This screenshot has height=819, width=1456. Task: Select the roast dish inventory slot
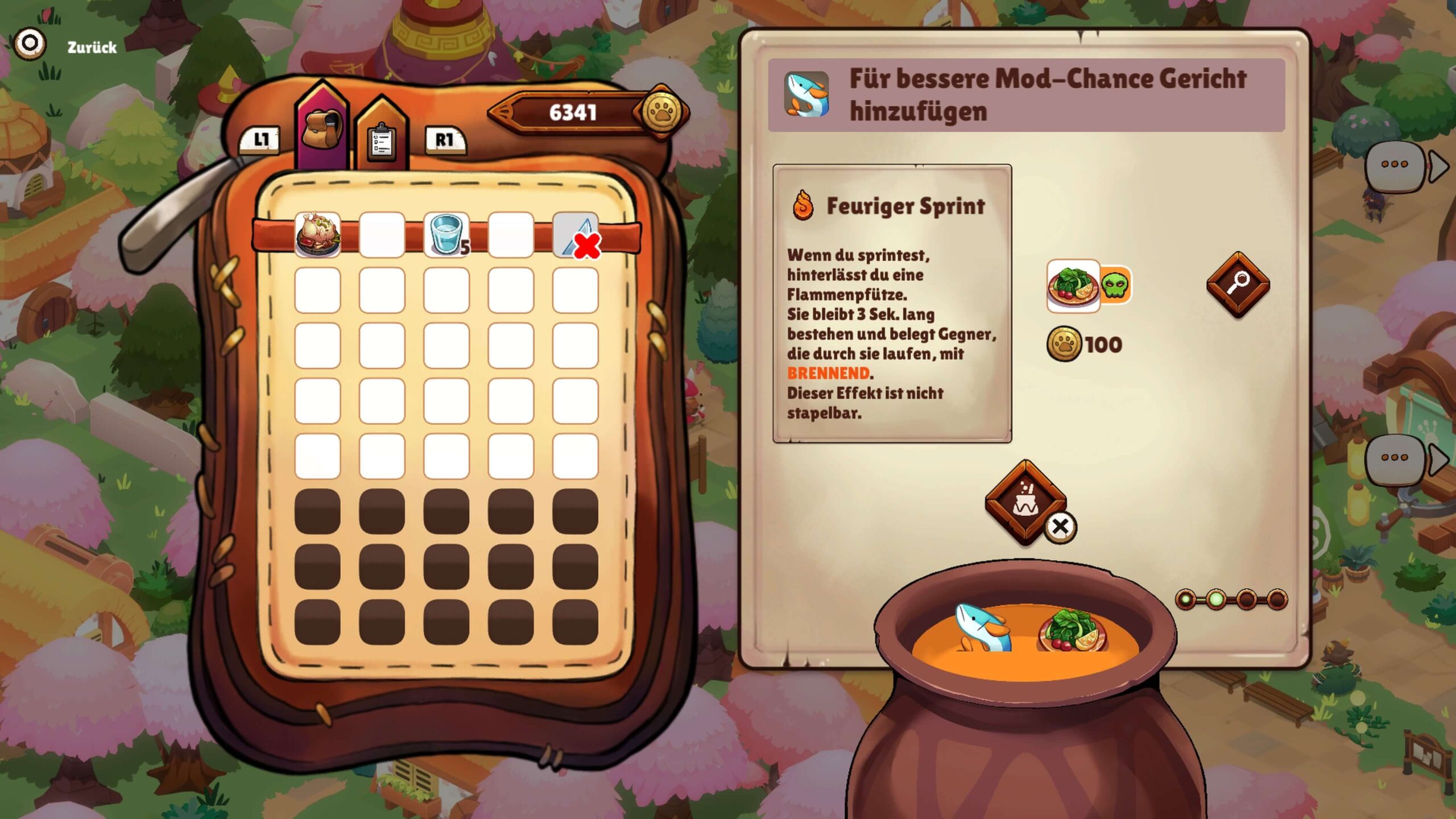[x=317, y=234]
